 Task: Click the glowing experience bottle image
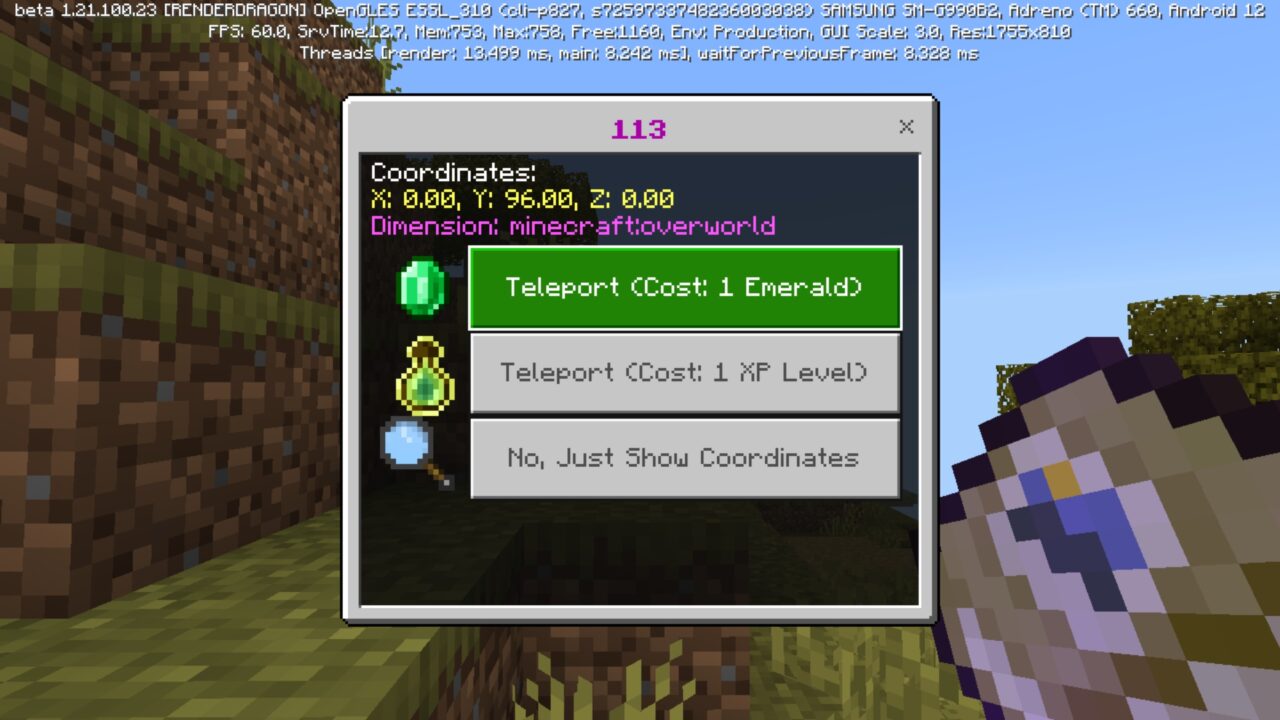(424, 374)
